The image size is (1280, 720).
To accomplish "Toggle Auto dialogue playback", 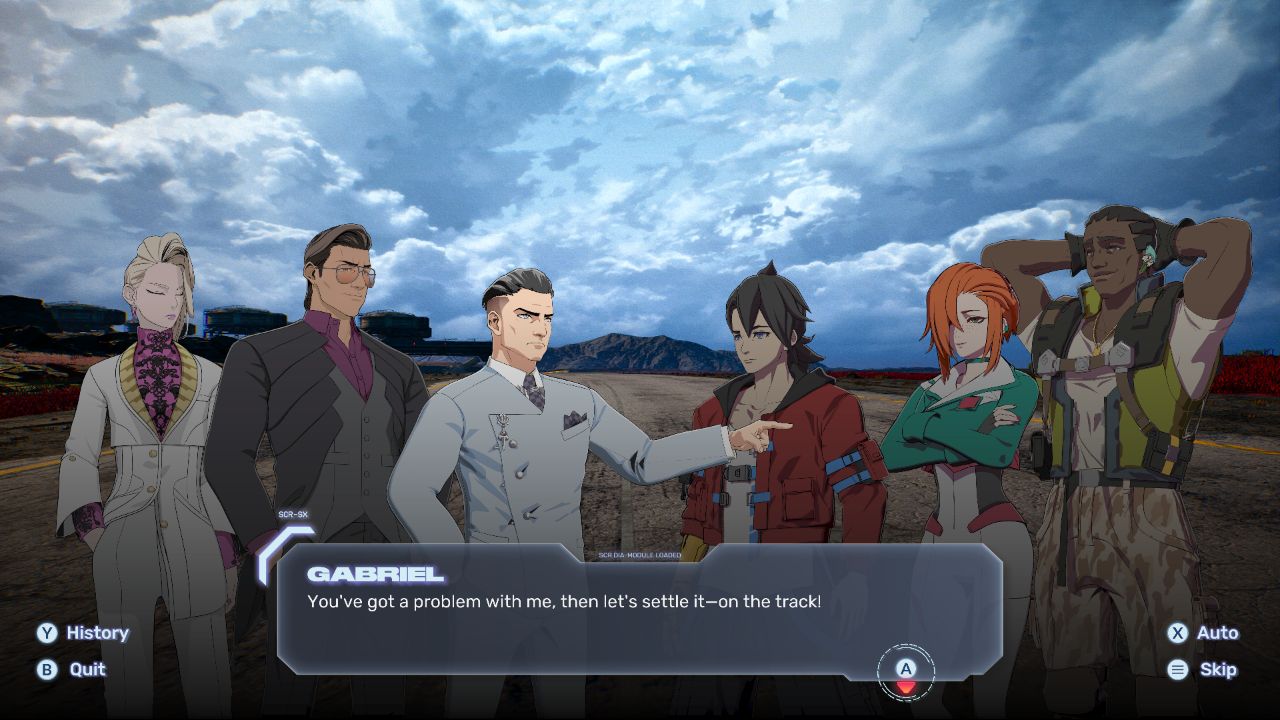I will point(1203,633).
